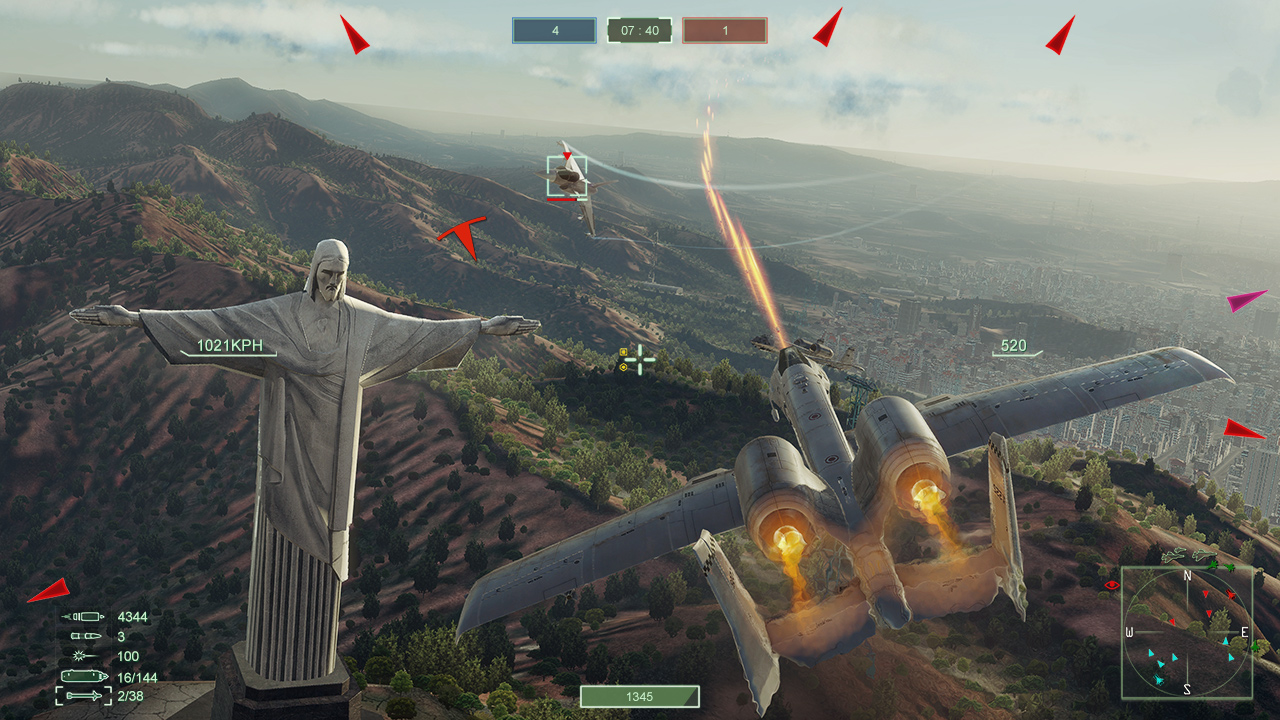1280x720 pixels.
Task: Select the bracketed torpedo icon showing 2/38
Action: [85, 696]
